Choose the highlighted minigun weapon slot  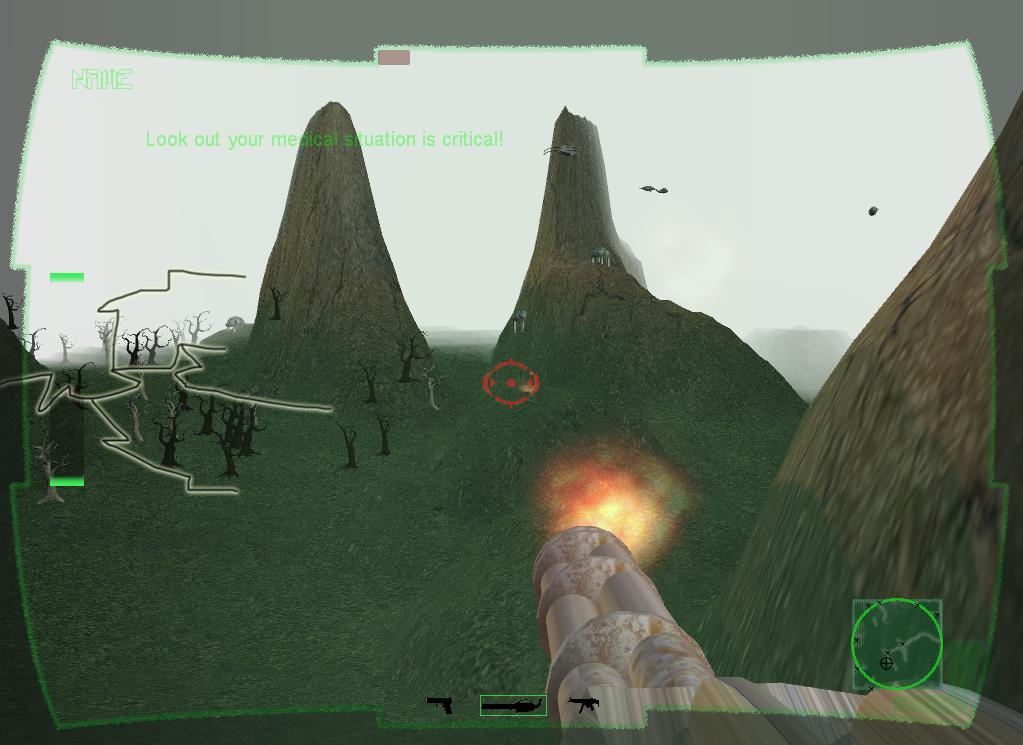tap(513, 705)
